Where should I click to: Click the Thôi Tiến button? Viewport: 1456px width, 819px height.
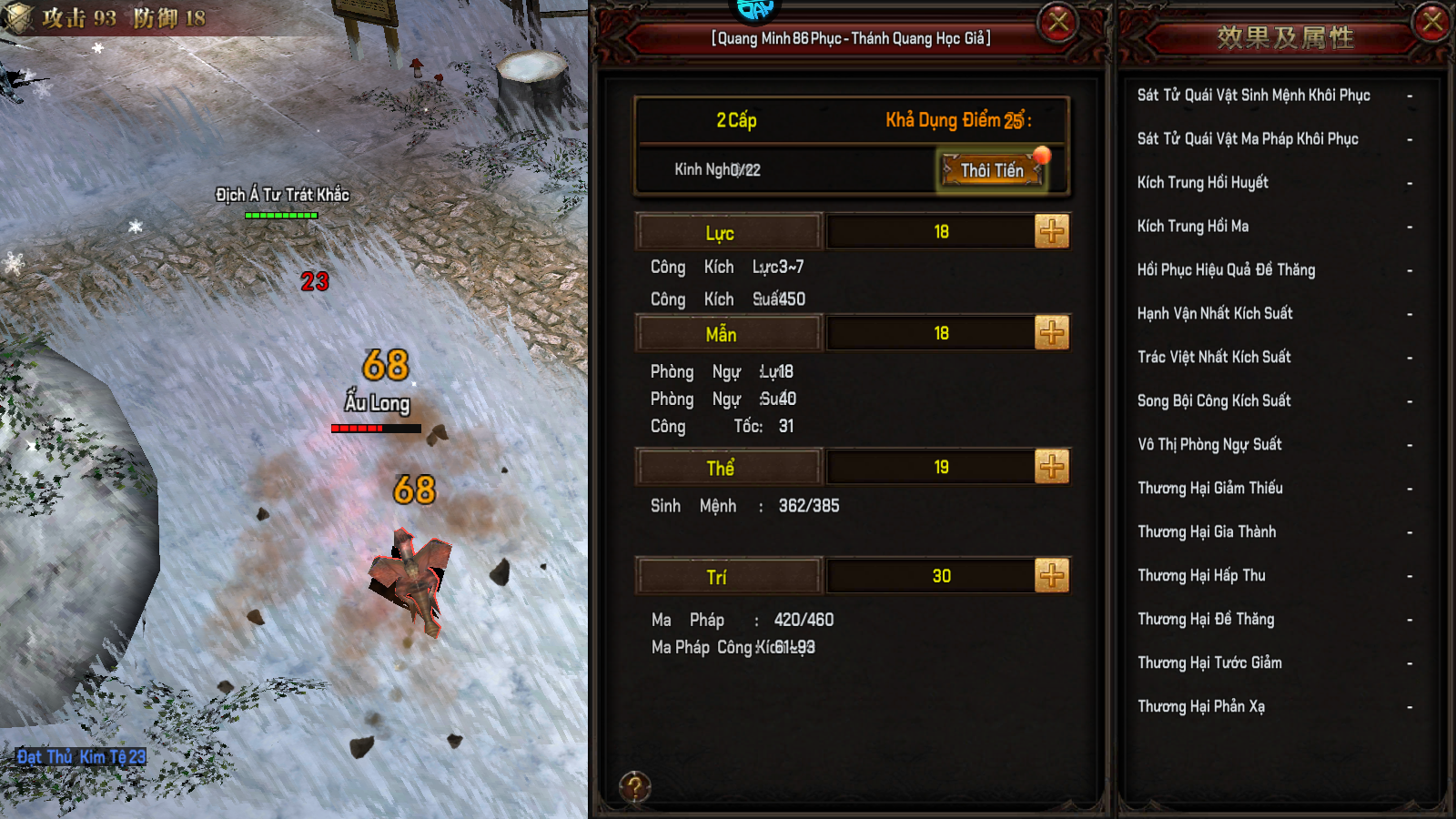click(992, 170)
